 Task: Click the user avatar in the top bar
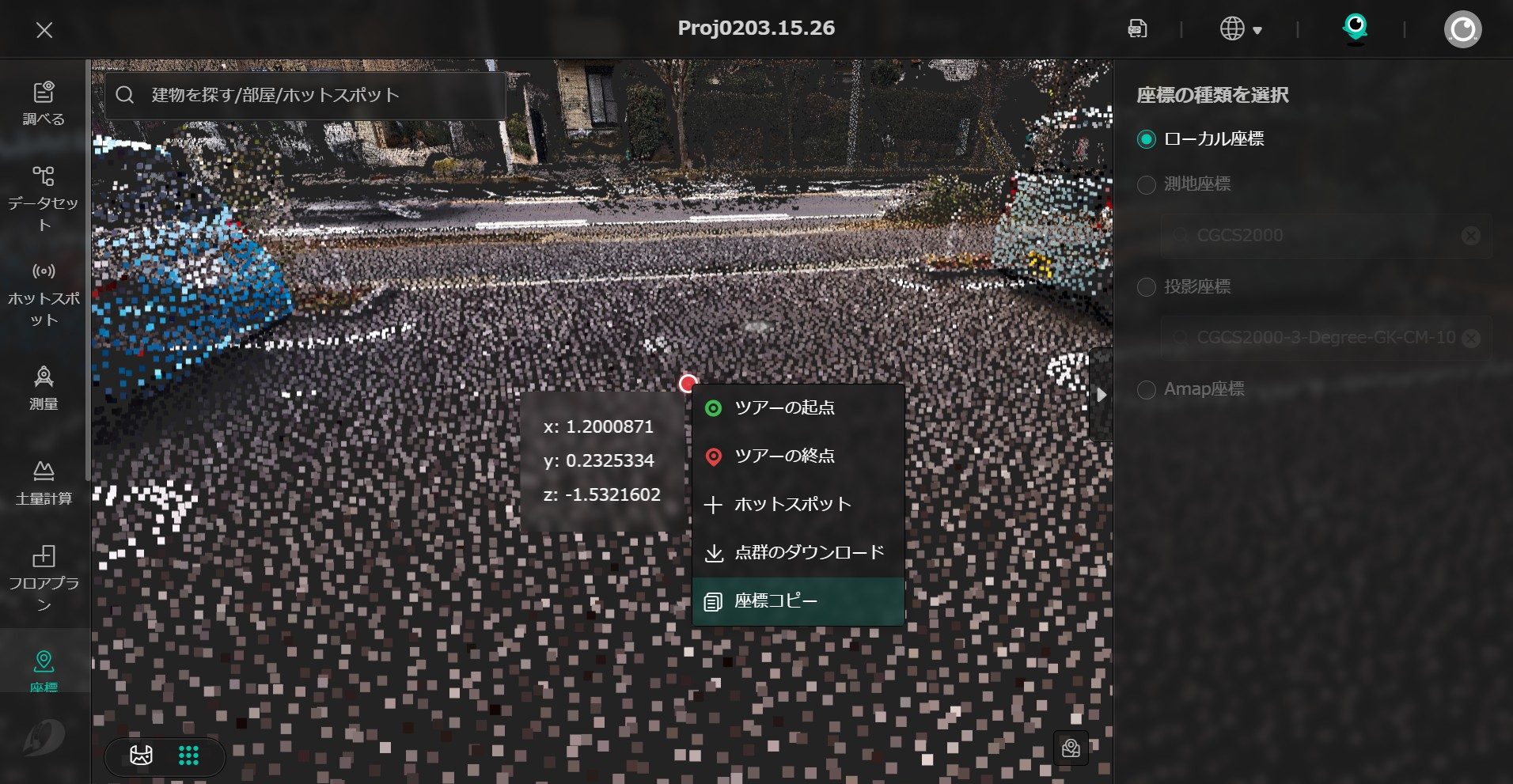point(1462,29)
